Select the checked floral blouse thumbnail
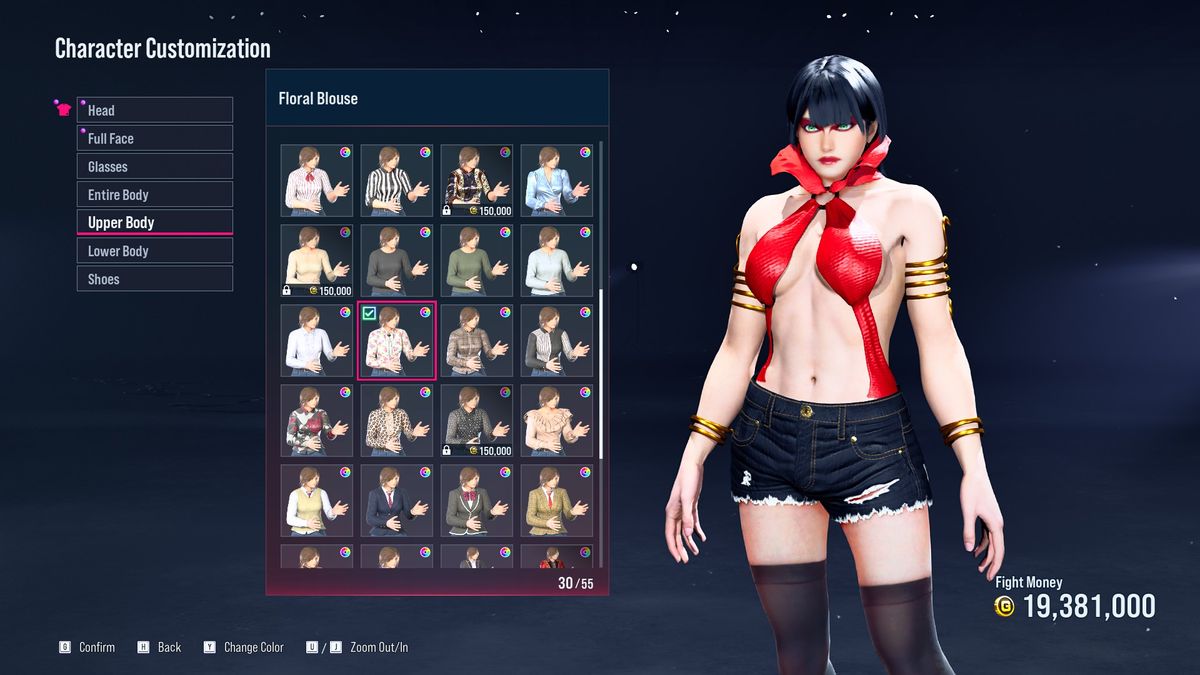Screen dimensions: 1200x675 click(x=397, y=341)
